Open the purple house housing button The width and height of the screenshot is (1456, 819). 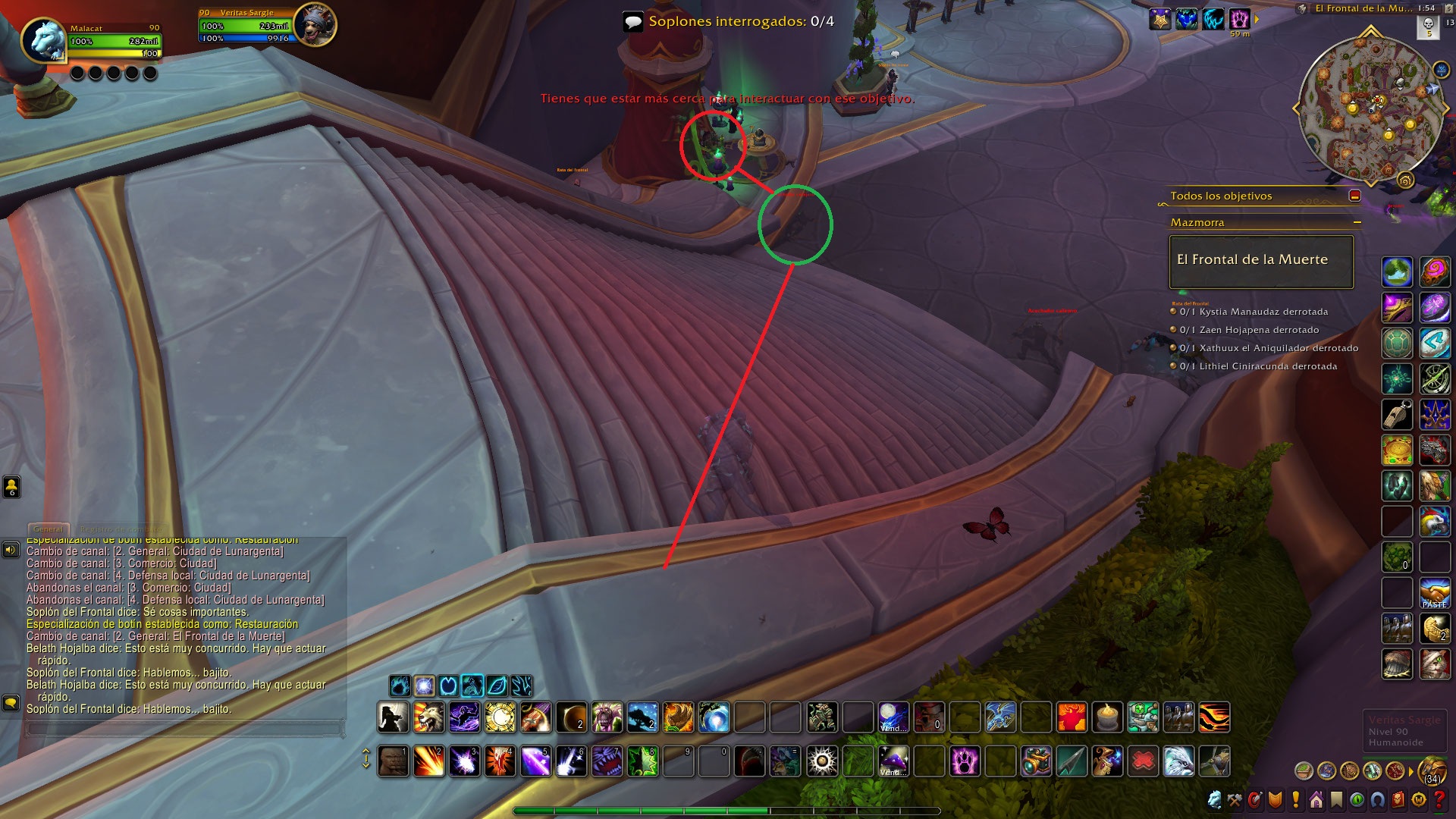(1316, 800)
